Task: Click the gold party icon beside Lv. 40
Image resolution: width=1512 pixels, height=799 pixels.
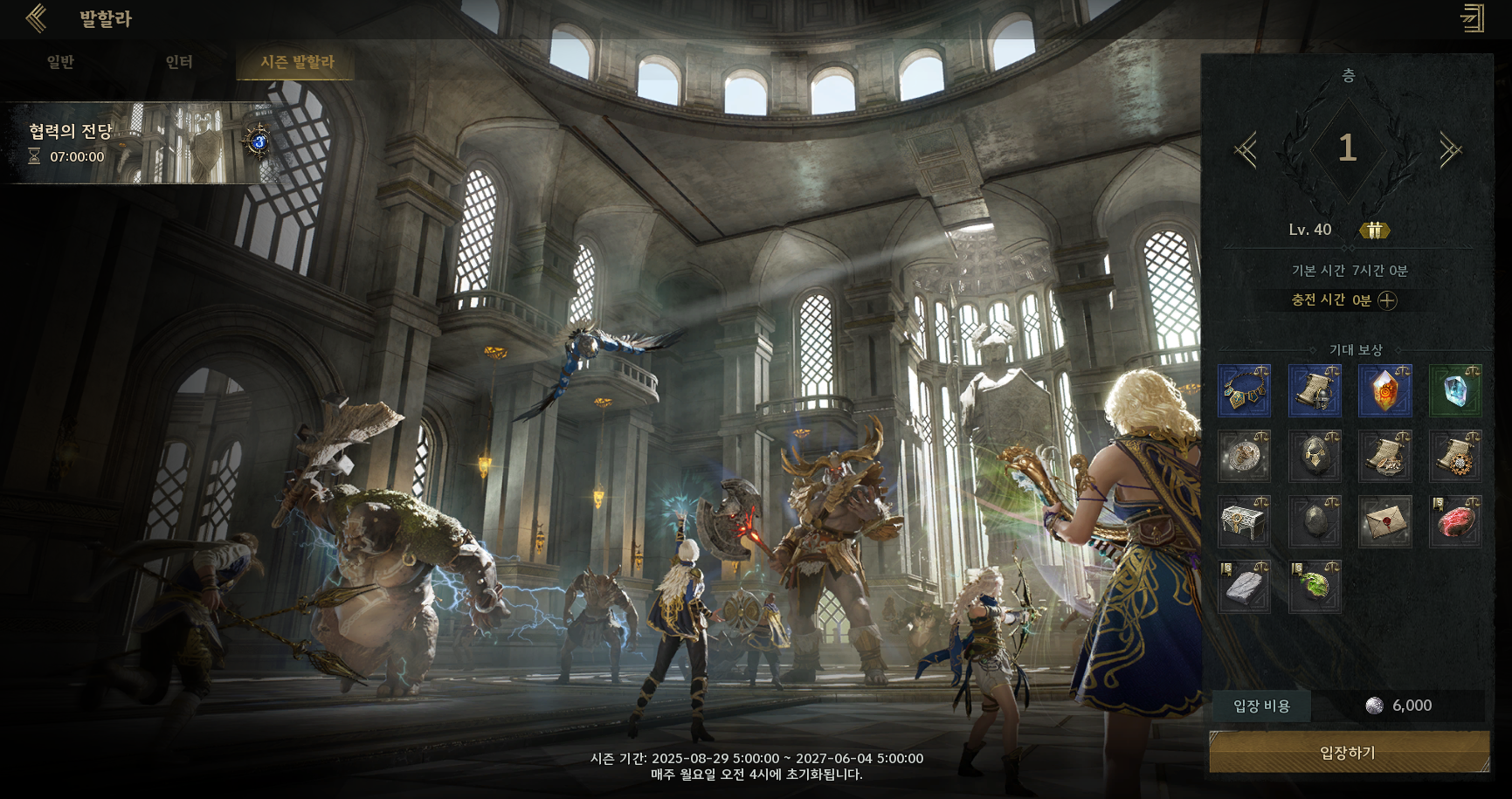Action: click(x=1375, y=231)
